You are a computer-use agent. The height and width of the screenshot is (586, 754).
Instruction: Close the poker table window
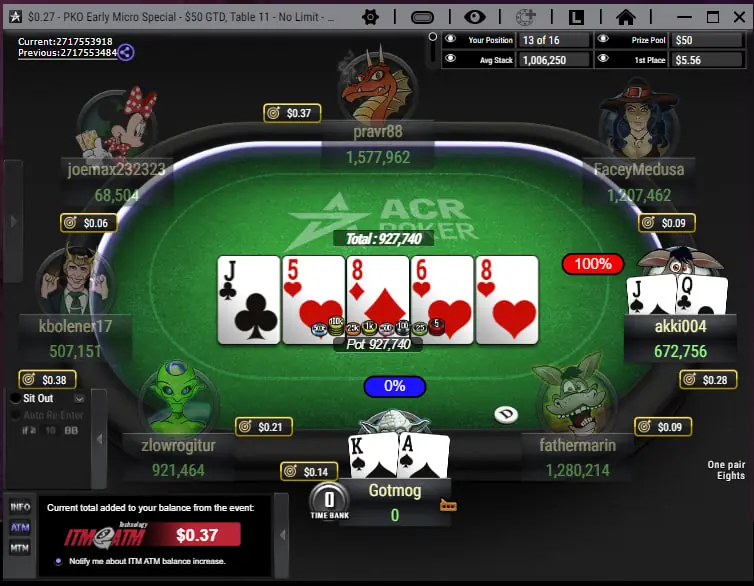tap(739, 17)
